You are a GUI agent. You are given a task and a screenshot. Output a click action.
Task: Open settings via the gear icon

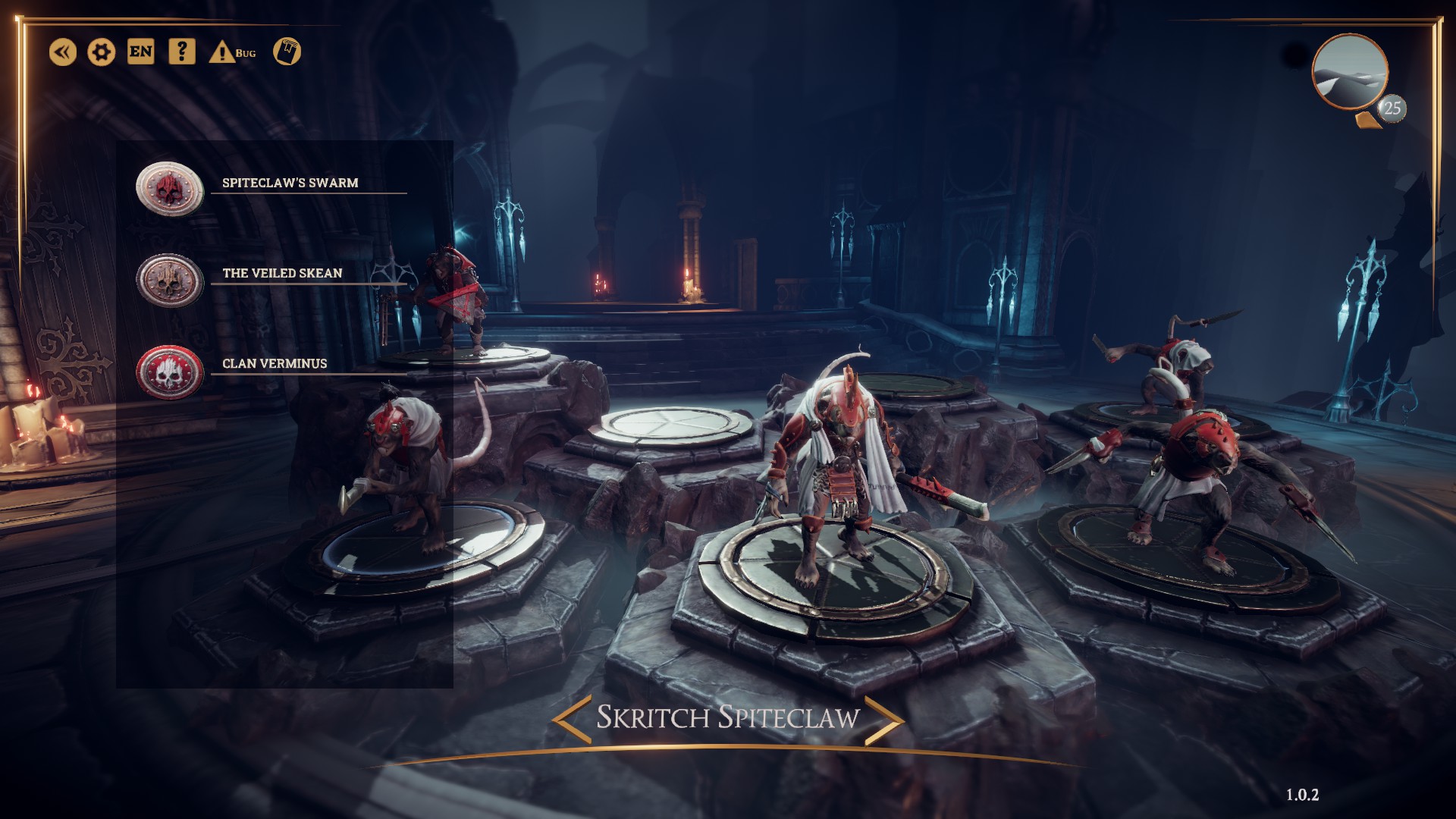click(102, 52)
